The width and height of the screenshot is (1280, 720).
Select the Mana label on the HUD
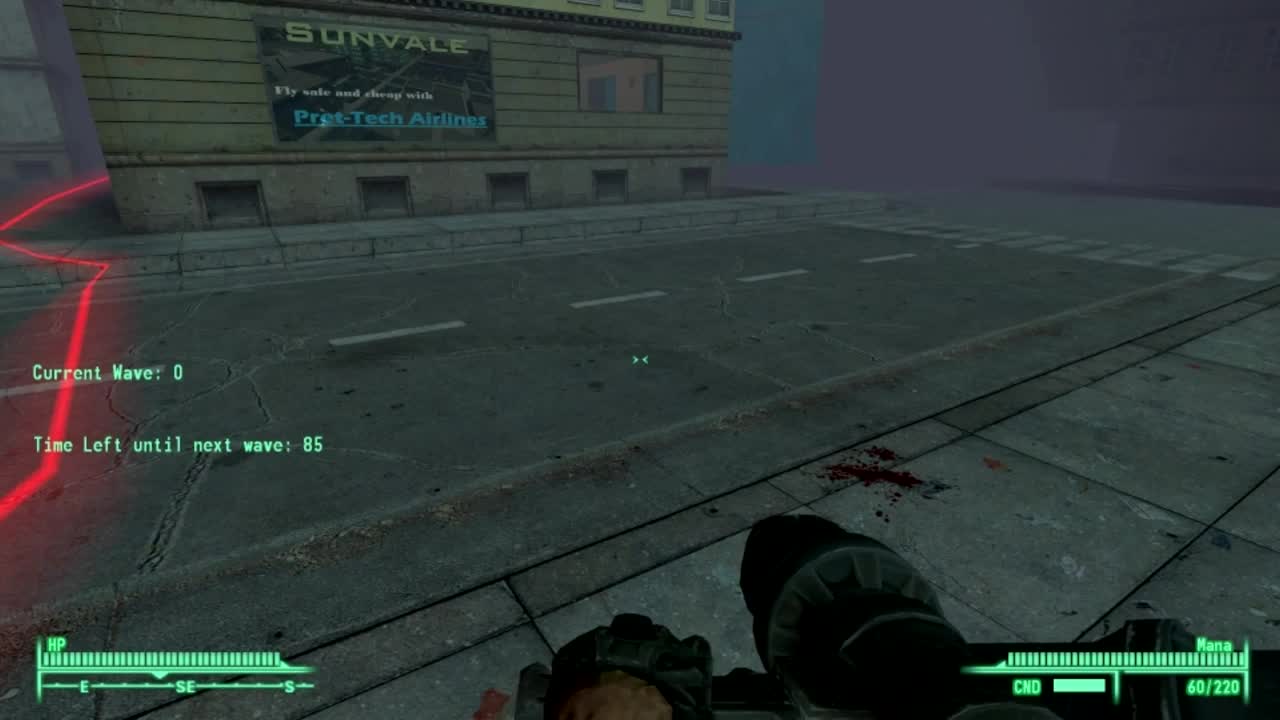1212,644
